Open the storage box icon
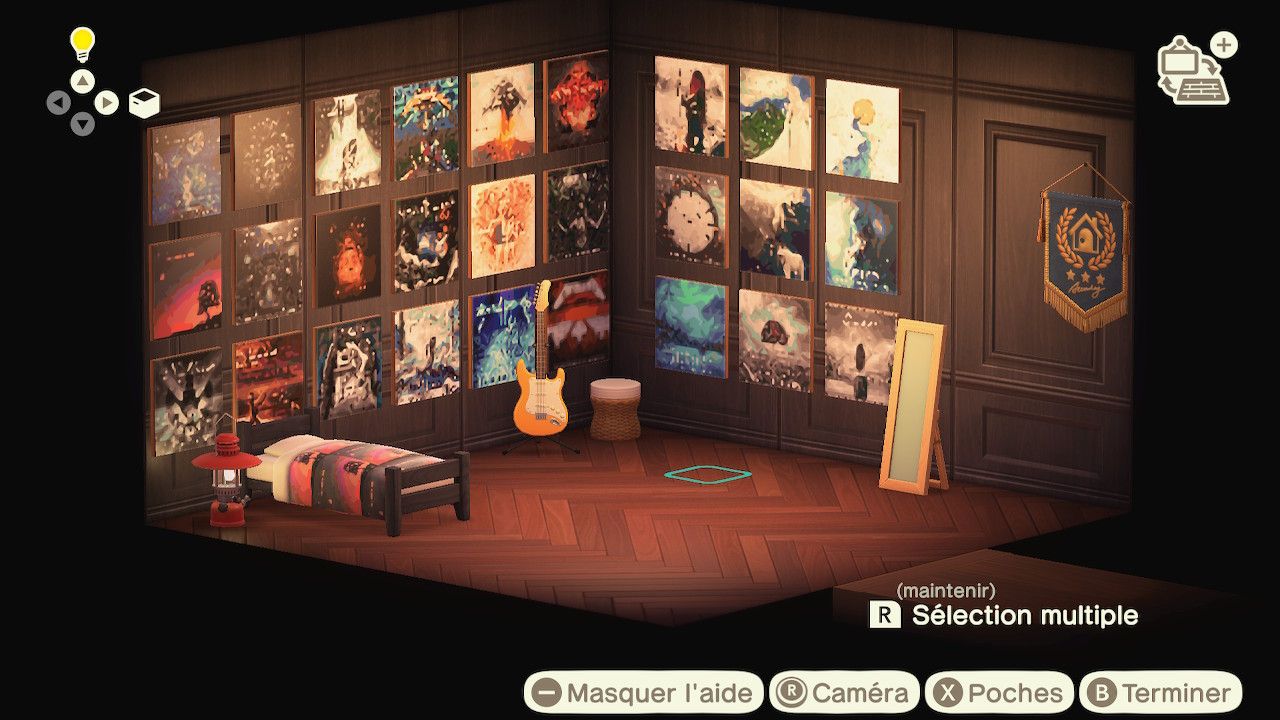The image size is (1280, 720). [145, 100]
